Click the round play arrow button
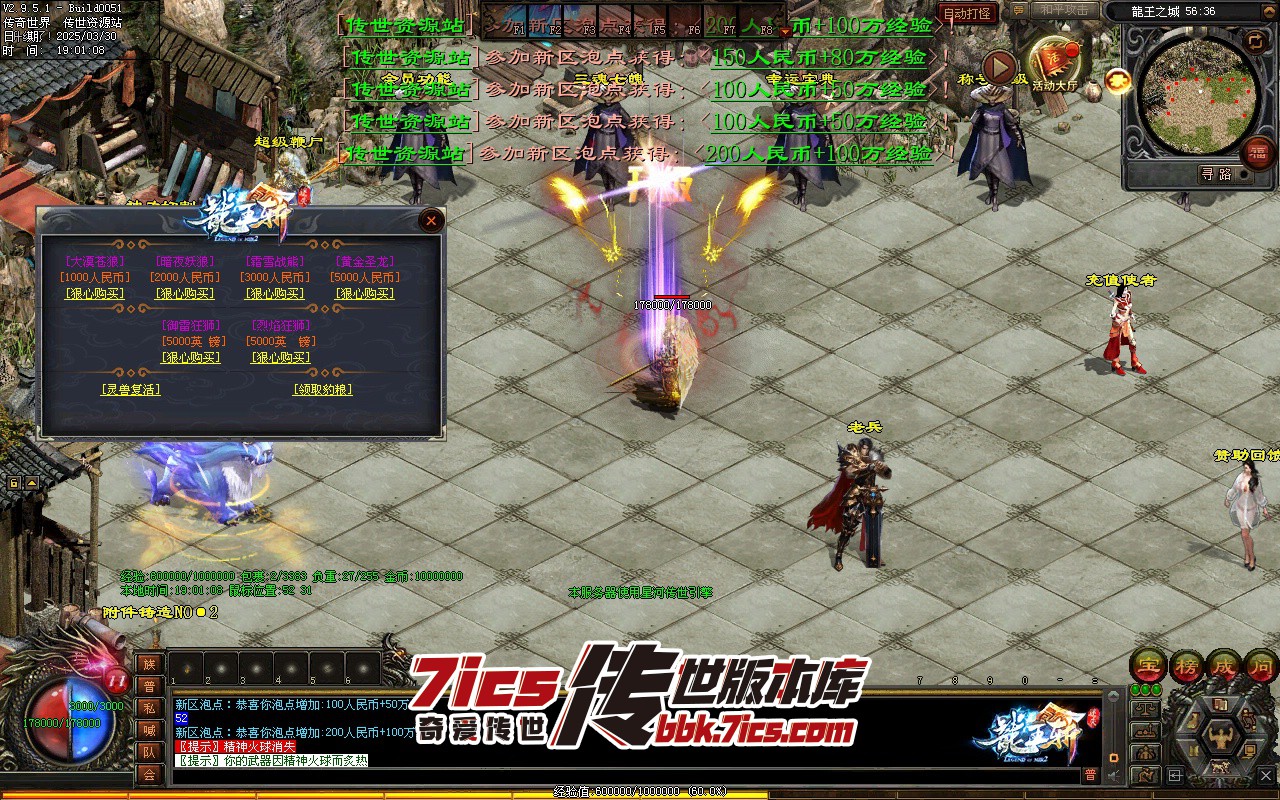Screen dimensions: 1280x800 coord(999,67)
